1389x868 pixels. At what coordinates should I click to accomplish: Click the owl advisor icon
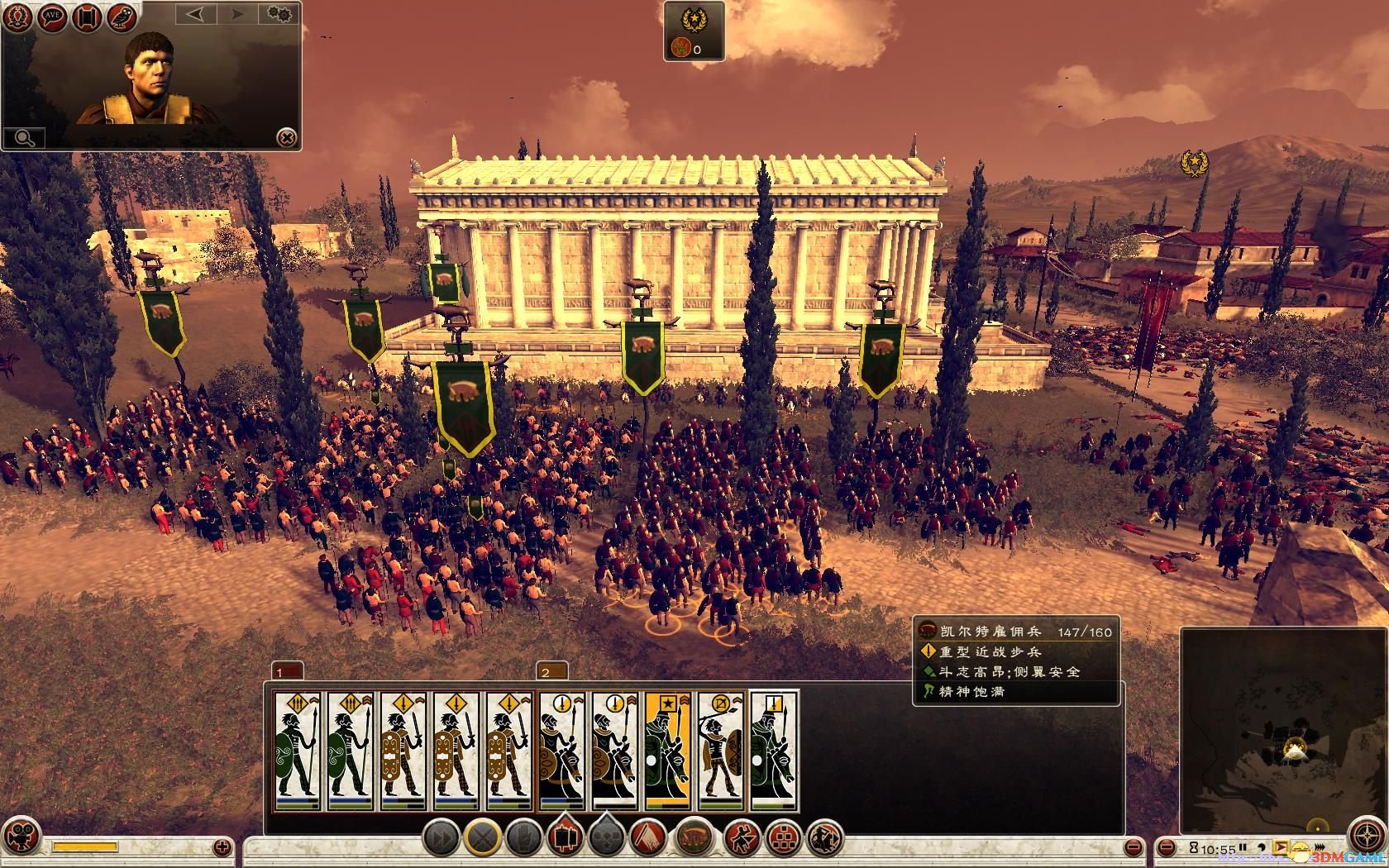coord(121,17)
